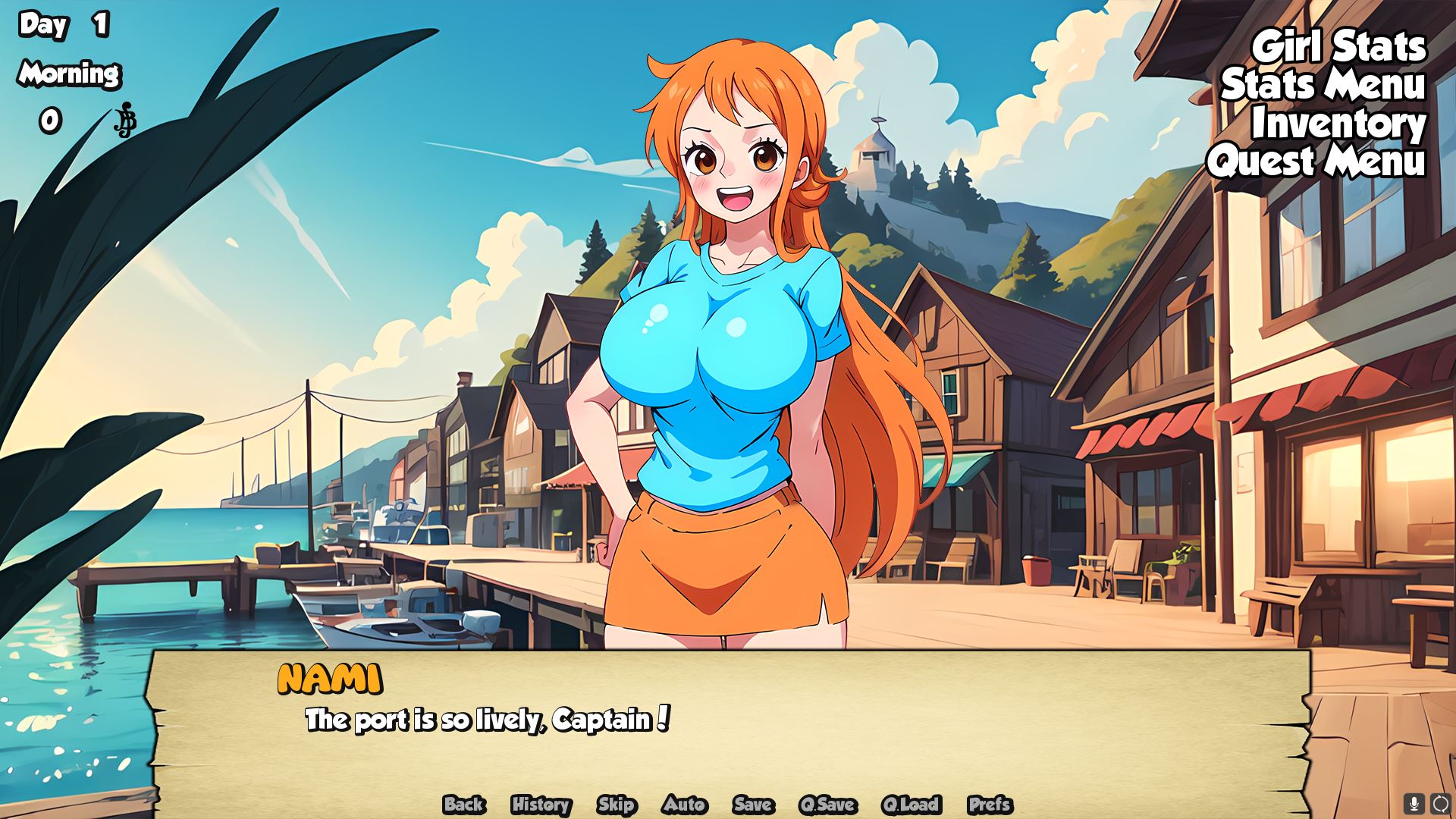Screen dimensions: 1456x819
Task: Open the Prefs settings
Action: (x=990, y=805)
